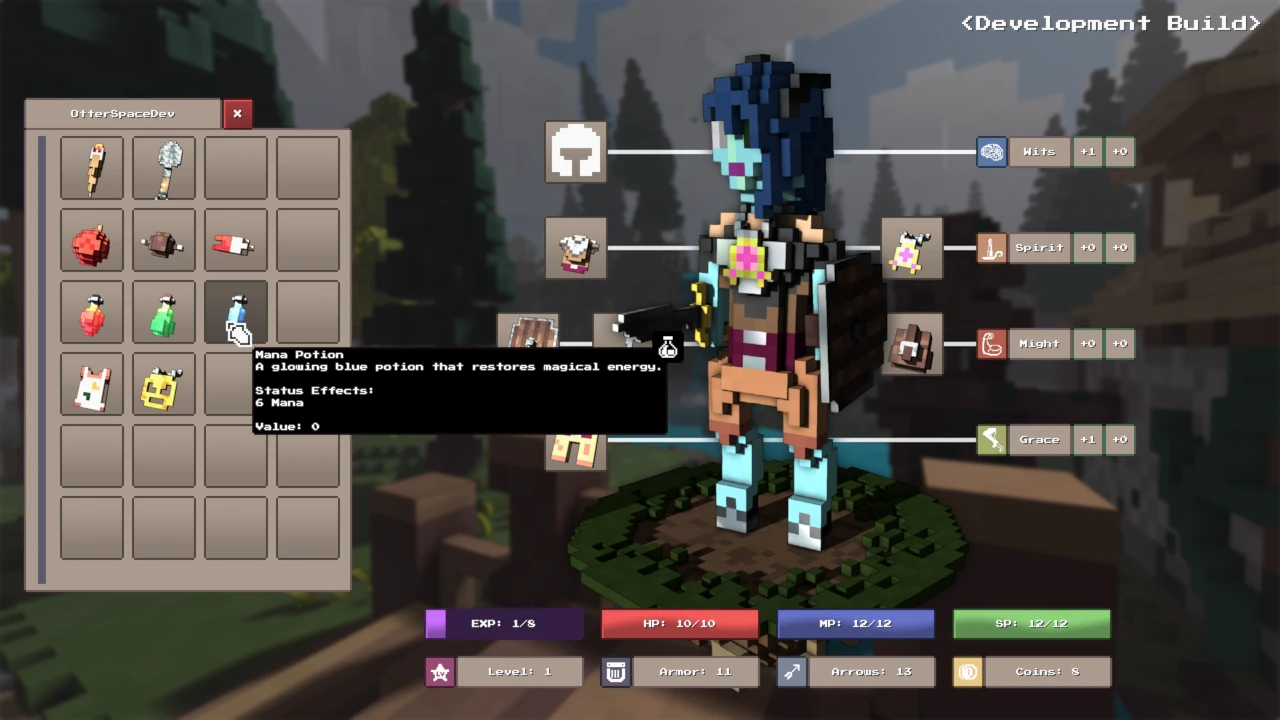Click the Arrows icon near the bottom
The width and height of the screenshot is (1280, 720).
click(x=791, y=671)
